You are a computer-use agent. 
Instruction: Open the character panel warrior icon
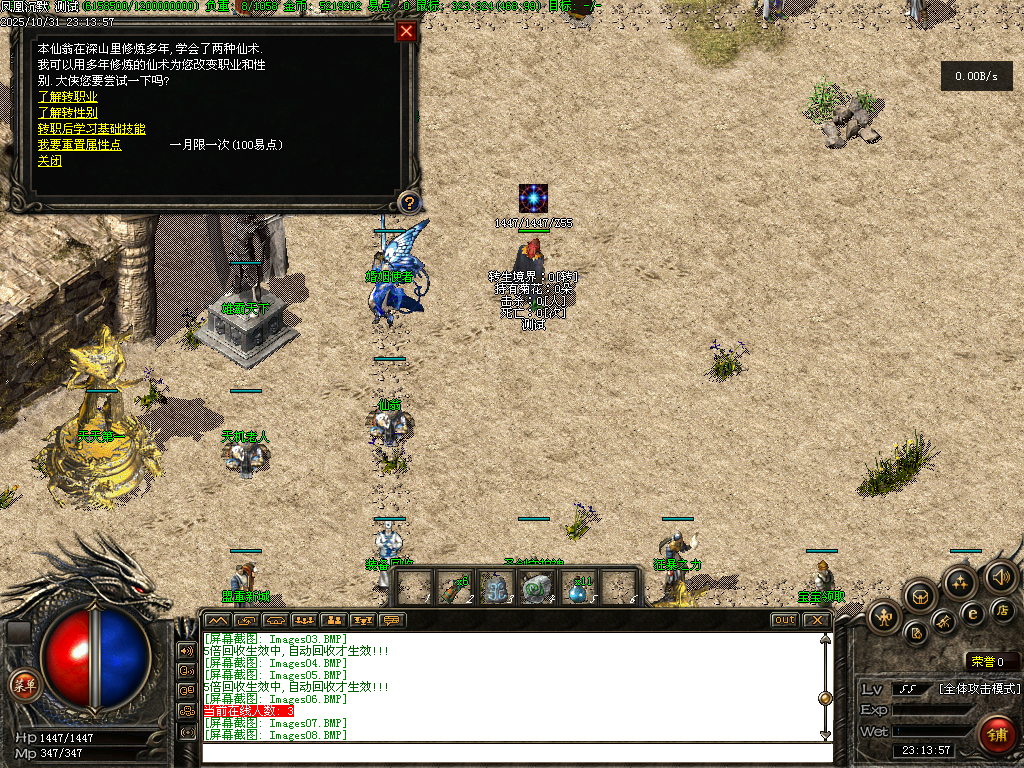tap(885, 616)
